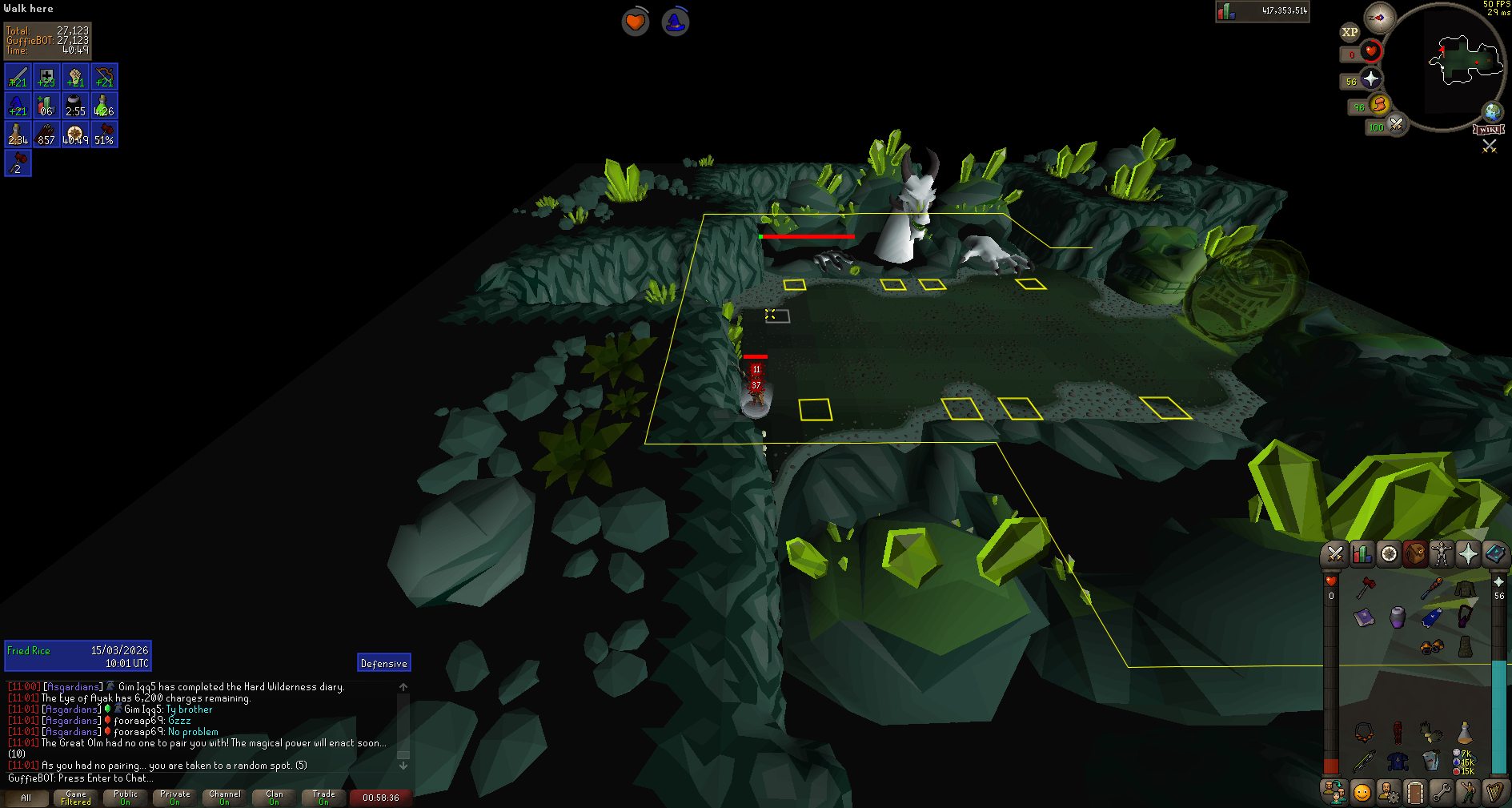Click the special attack orb
Screen dimensions: 1512x808
(x=1396, y=125)
